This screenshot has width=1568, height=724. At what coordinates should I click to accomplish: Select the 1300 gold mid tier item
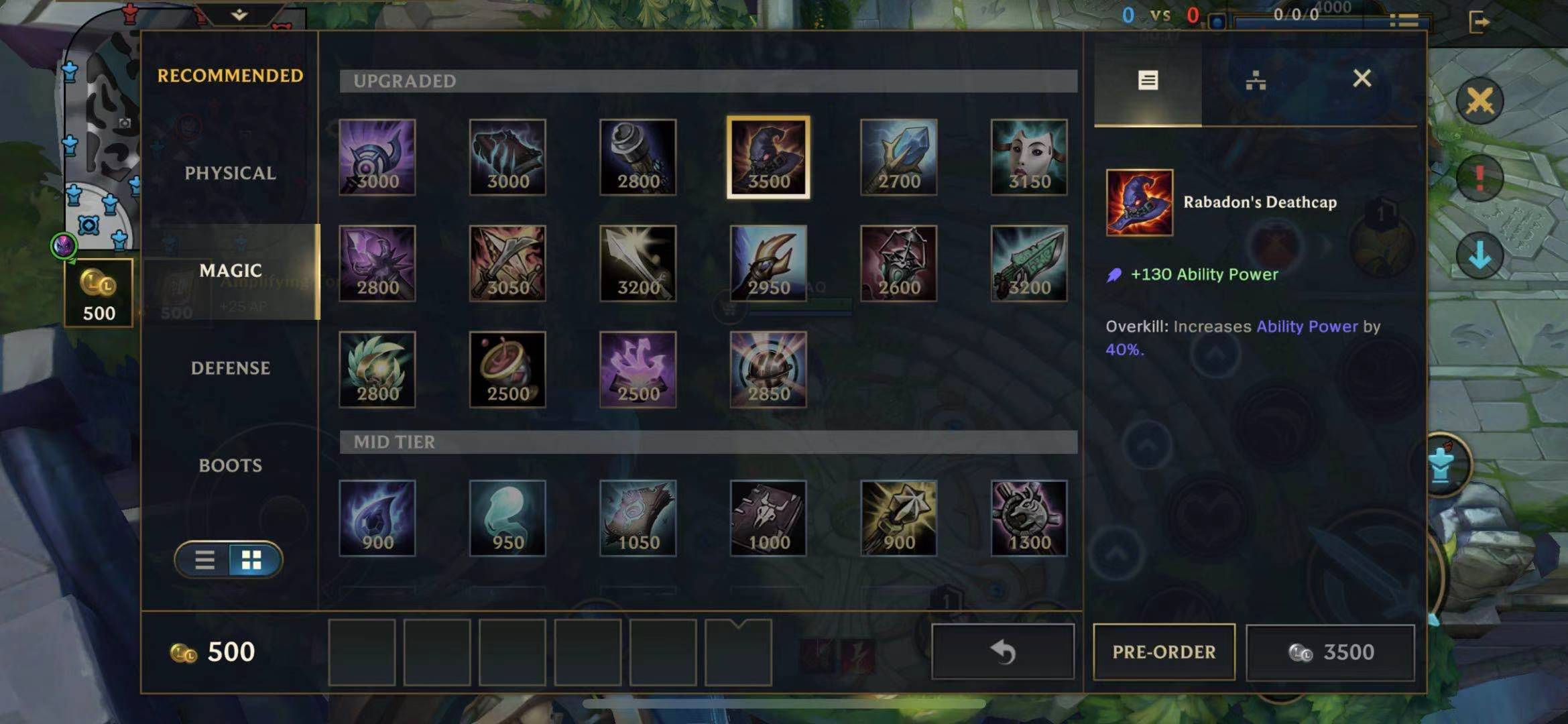tap(1029, 518)
